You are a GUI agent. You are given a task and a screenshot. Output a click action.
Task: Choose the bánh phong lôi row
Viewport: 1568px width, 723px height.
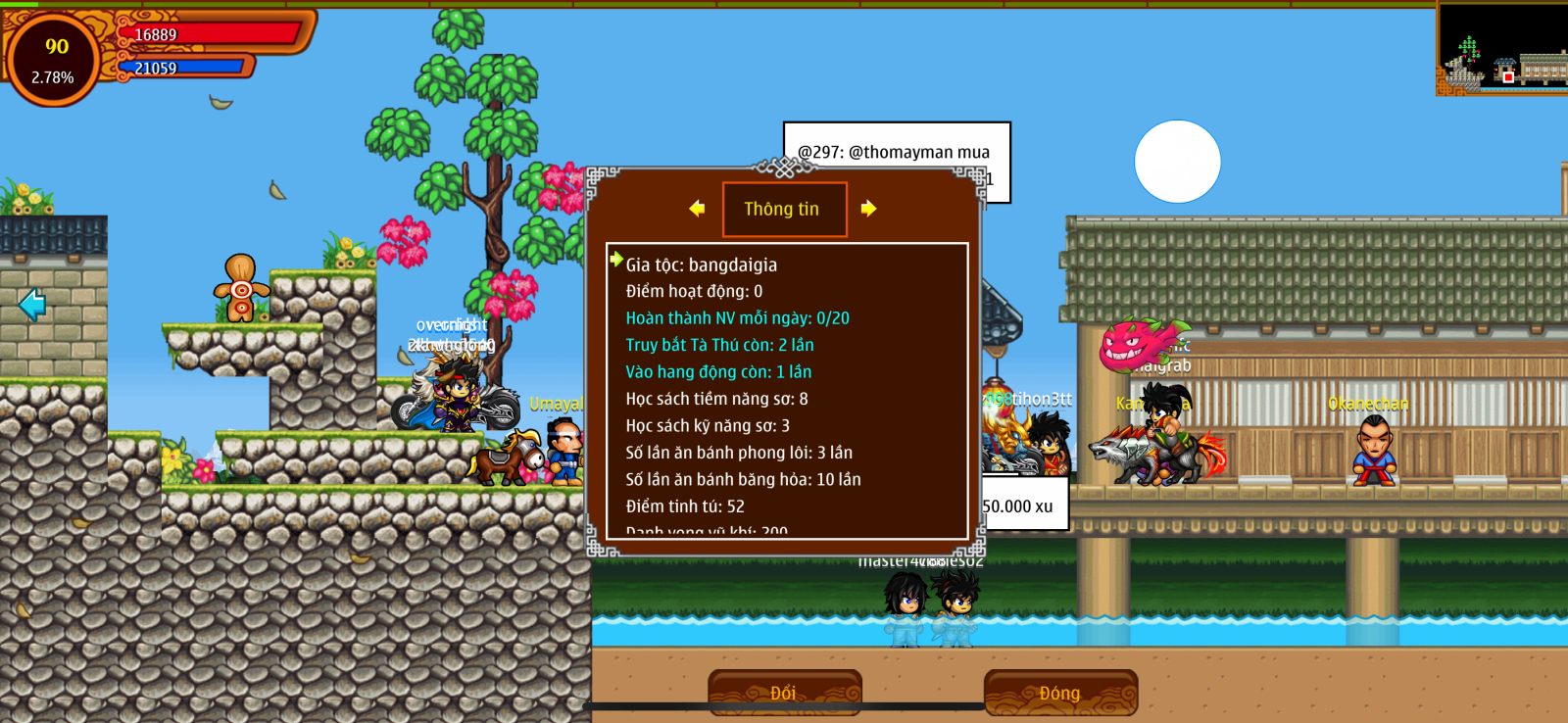(739, 453)
